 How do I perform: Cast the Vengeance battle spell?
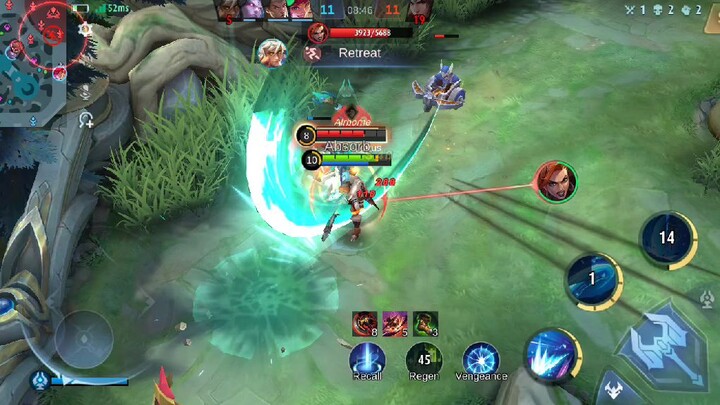(481, 358)
